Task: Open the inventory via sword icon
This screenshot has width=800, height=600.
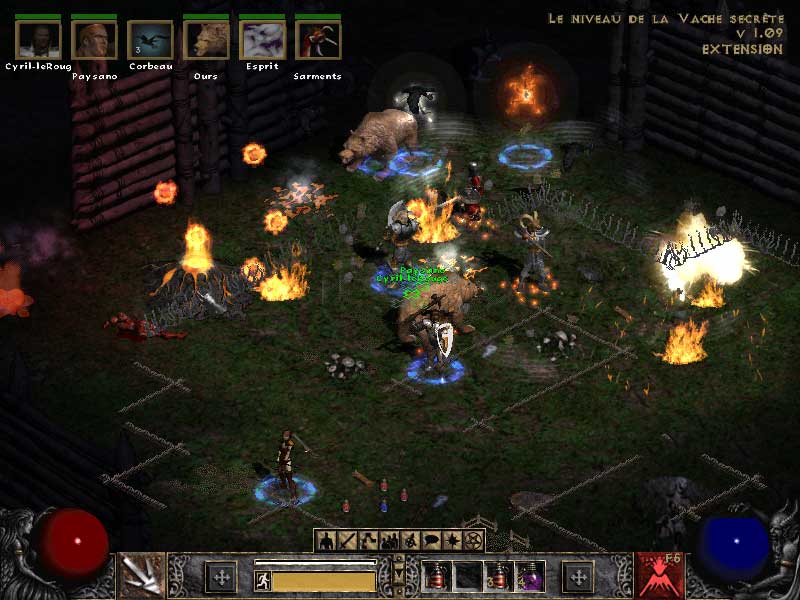Action: coord(348,541)
